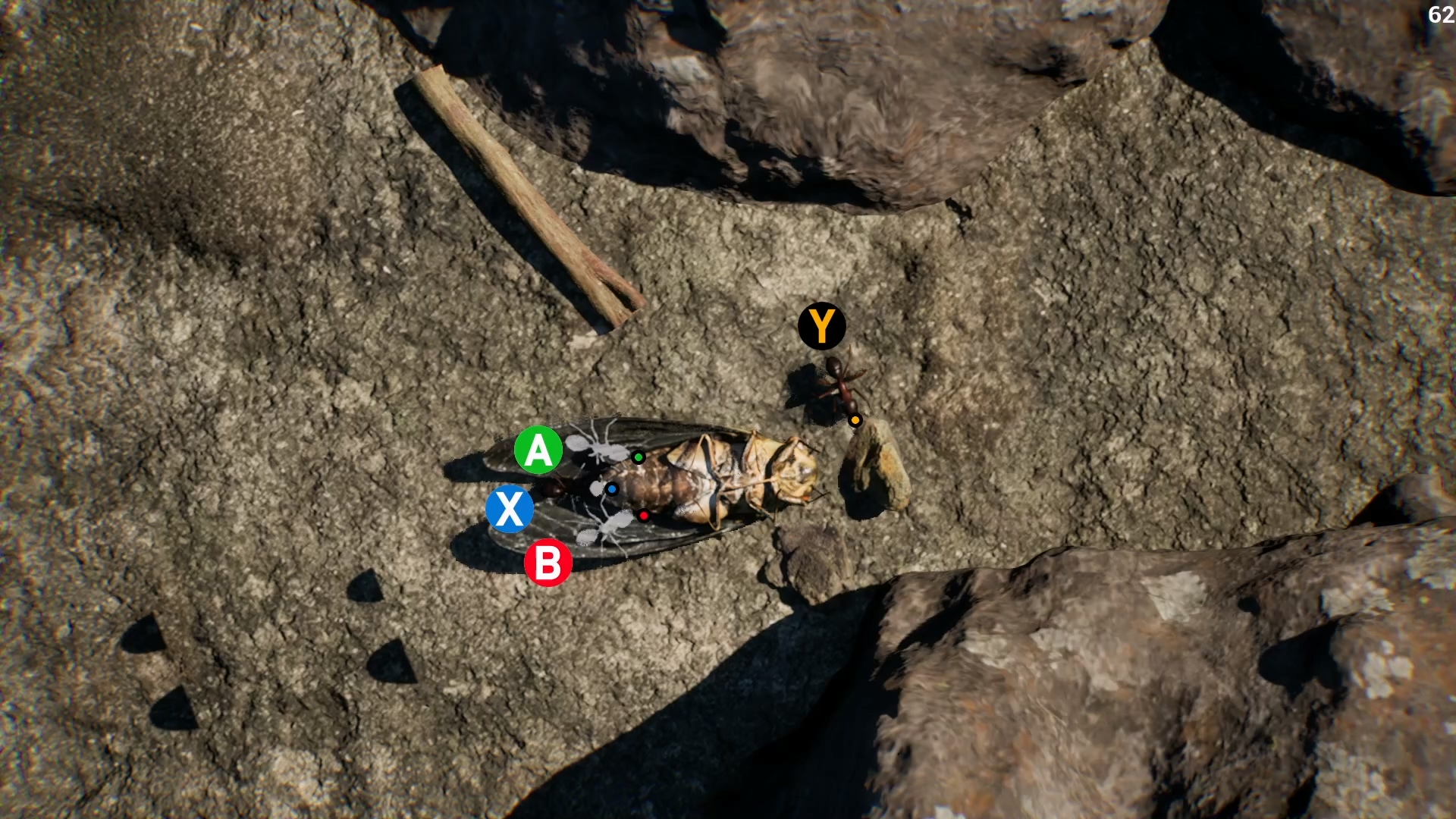Select the green A button prompt
Image resolution: width=1456 pixels, height=819 pixels.
click(x=538, y=450)
